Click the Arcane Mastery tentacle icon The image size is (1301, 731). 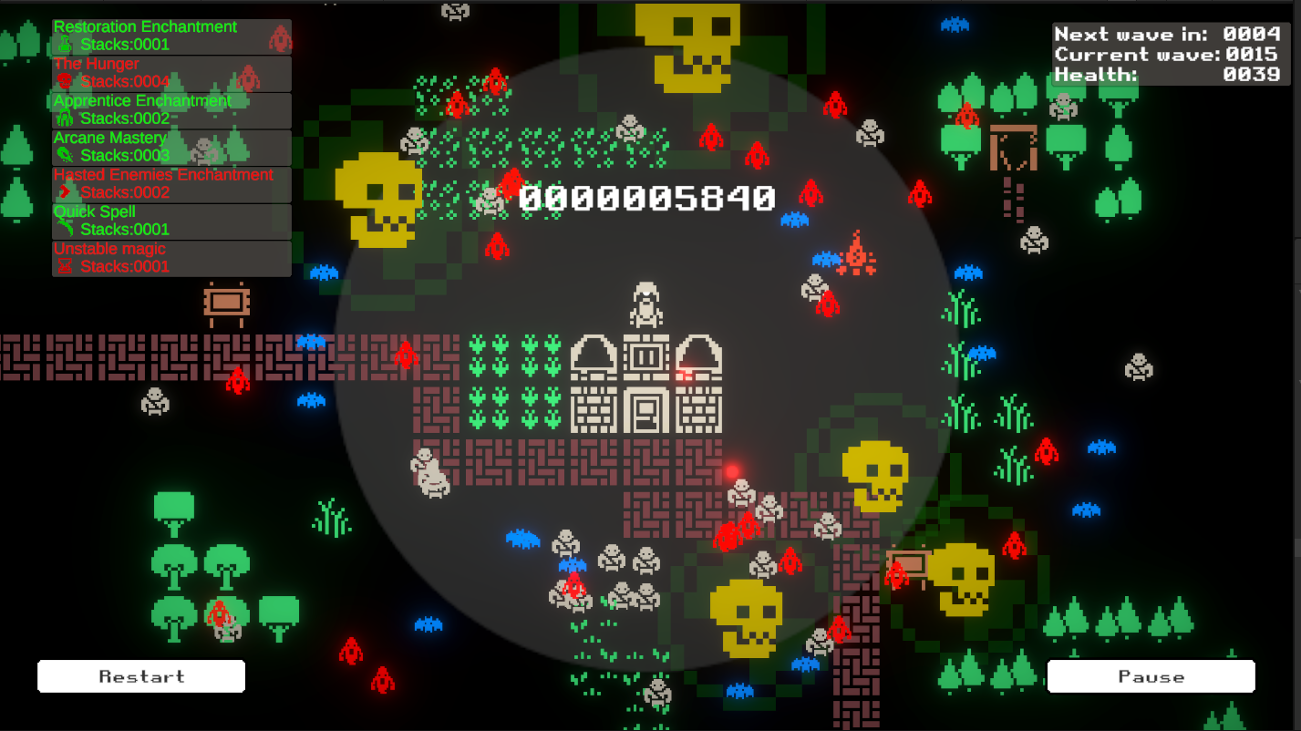coord(66,155)
